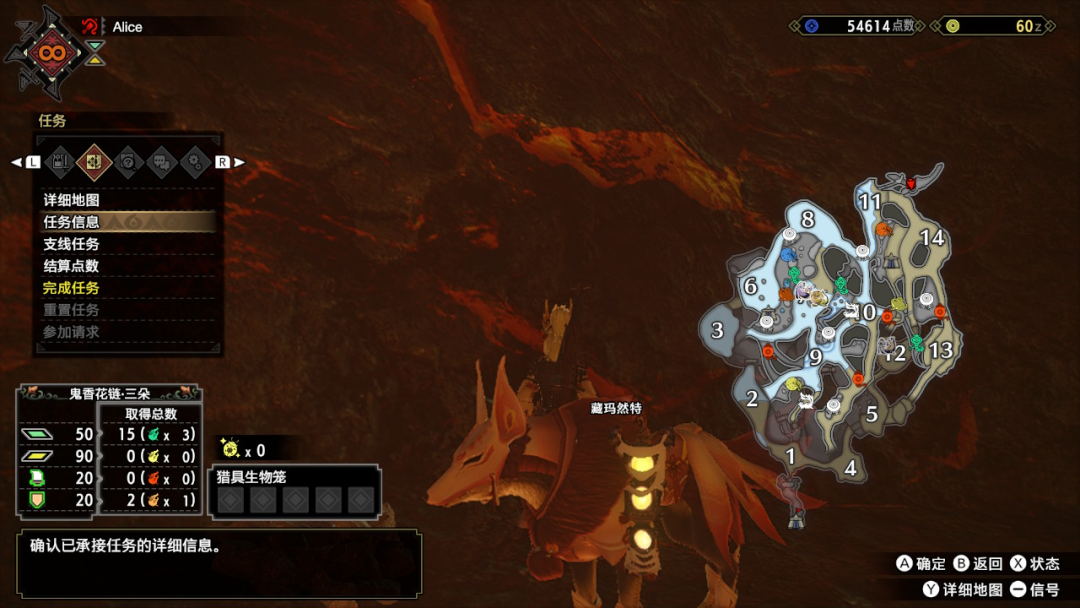
Task: Select the highlighted quest tab icon
Action: (x=94, y=161)
